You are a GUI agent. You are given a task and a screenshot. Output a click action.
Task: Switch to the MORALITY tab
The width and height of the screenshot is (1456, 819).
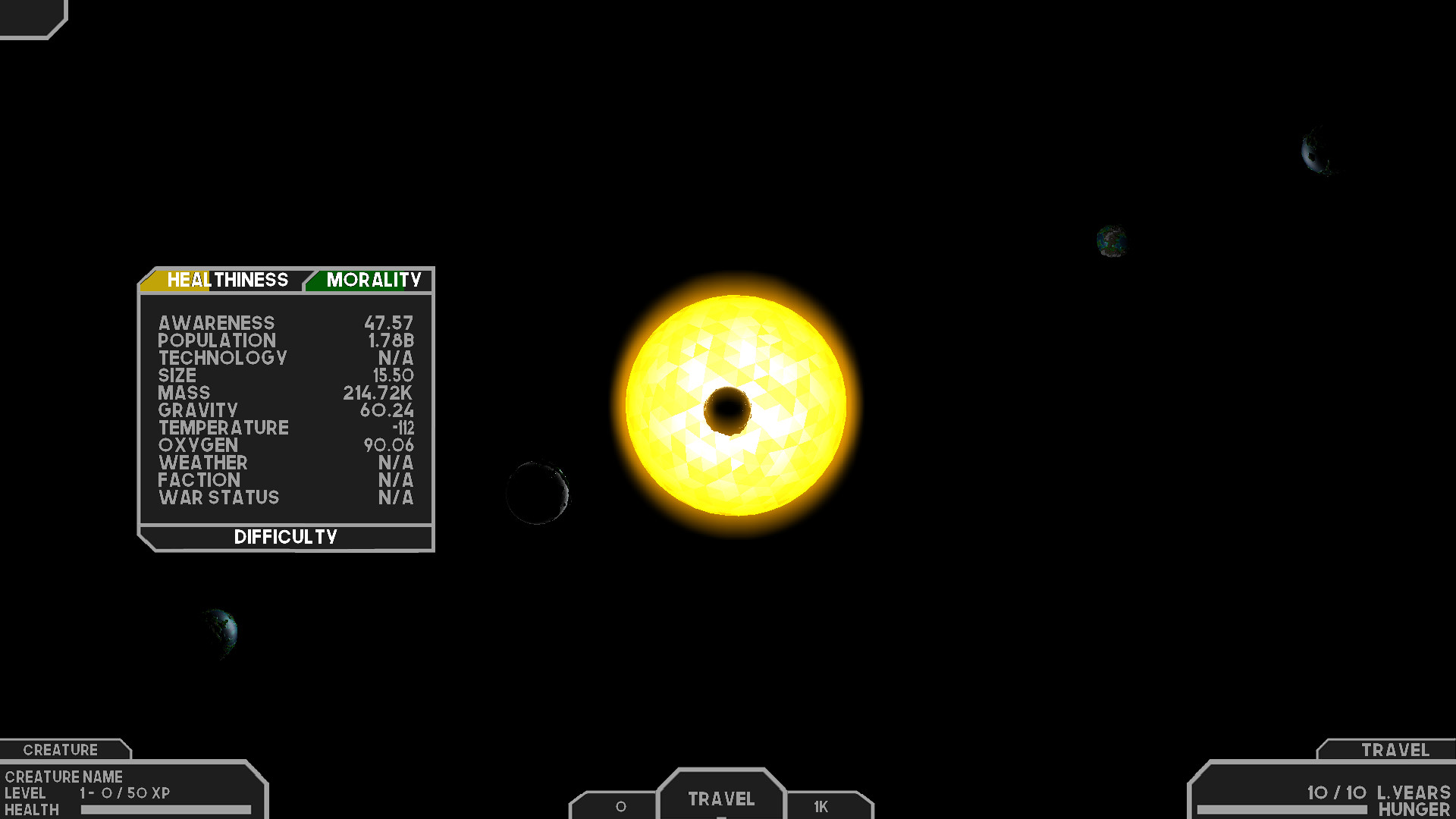pyautogui.click(x=372, y=280)
